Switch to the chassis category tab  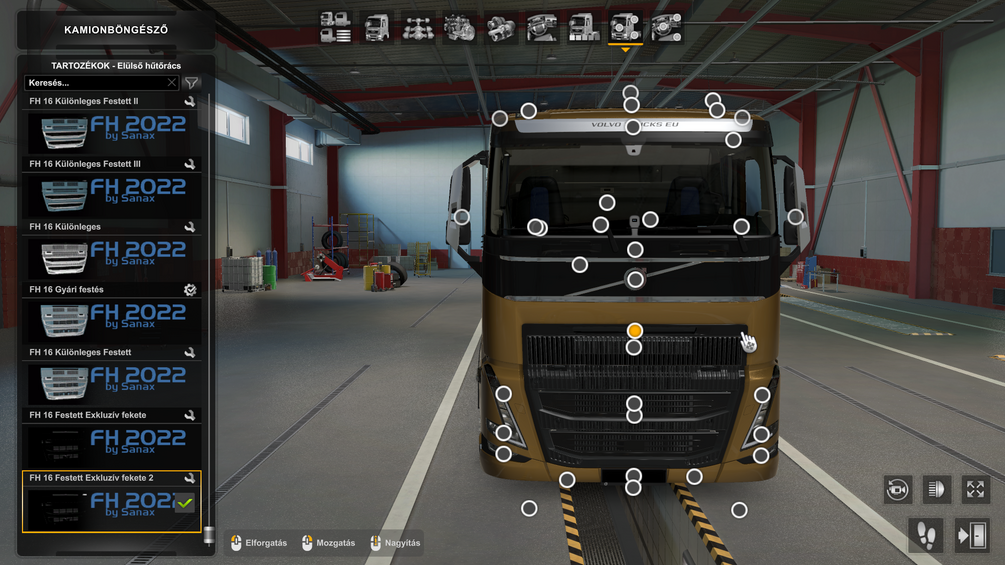tap(418, 28)
